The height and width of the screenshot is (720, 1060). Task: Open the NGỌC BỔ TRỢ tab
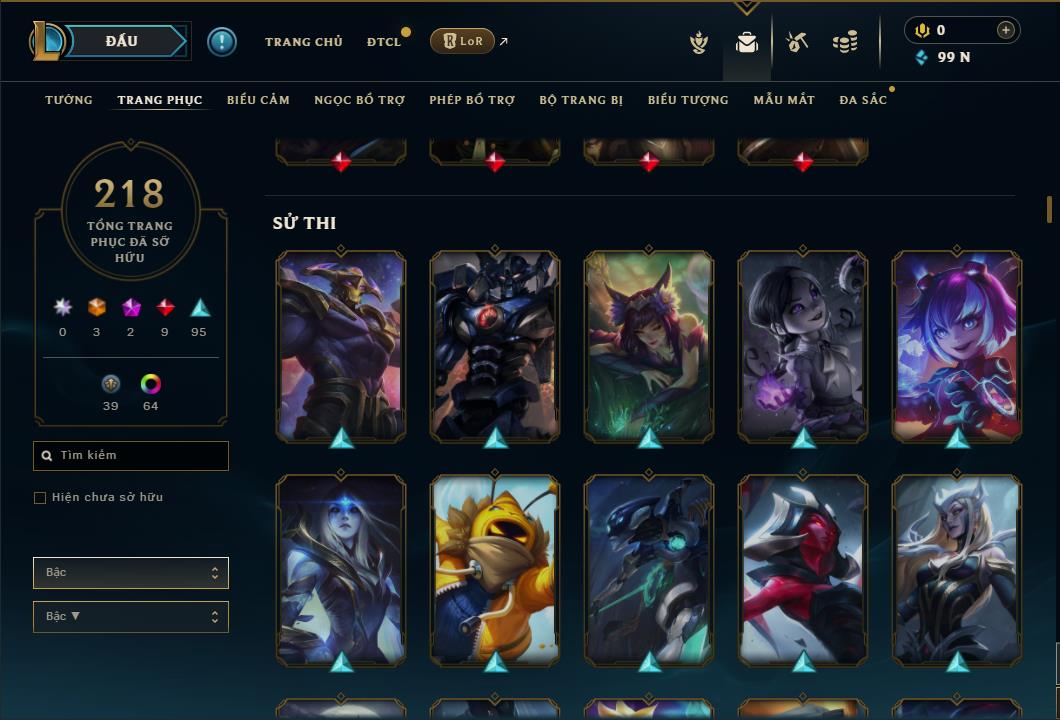[x=359, y=100]
